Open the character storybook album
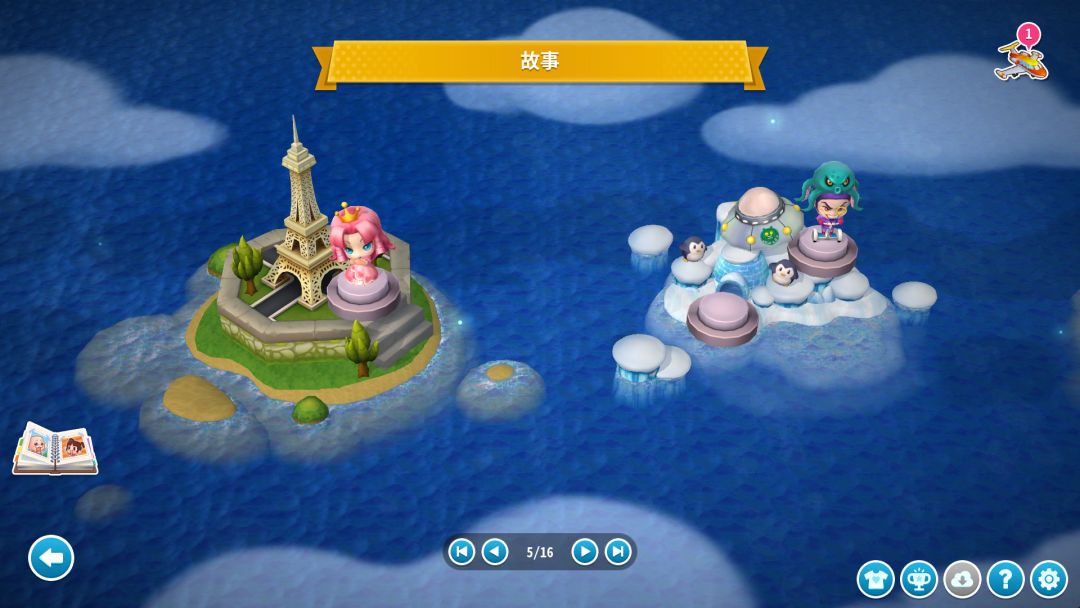This screenshot has height=608, width=1080. (55, 449)
